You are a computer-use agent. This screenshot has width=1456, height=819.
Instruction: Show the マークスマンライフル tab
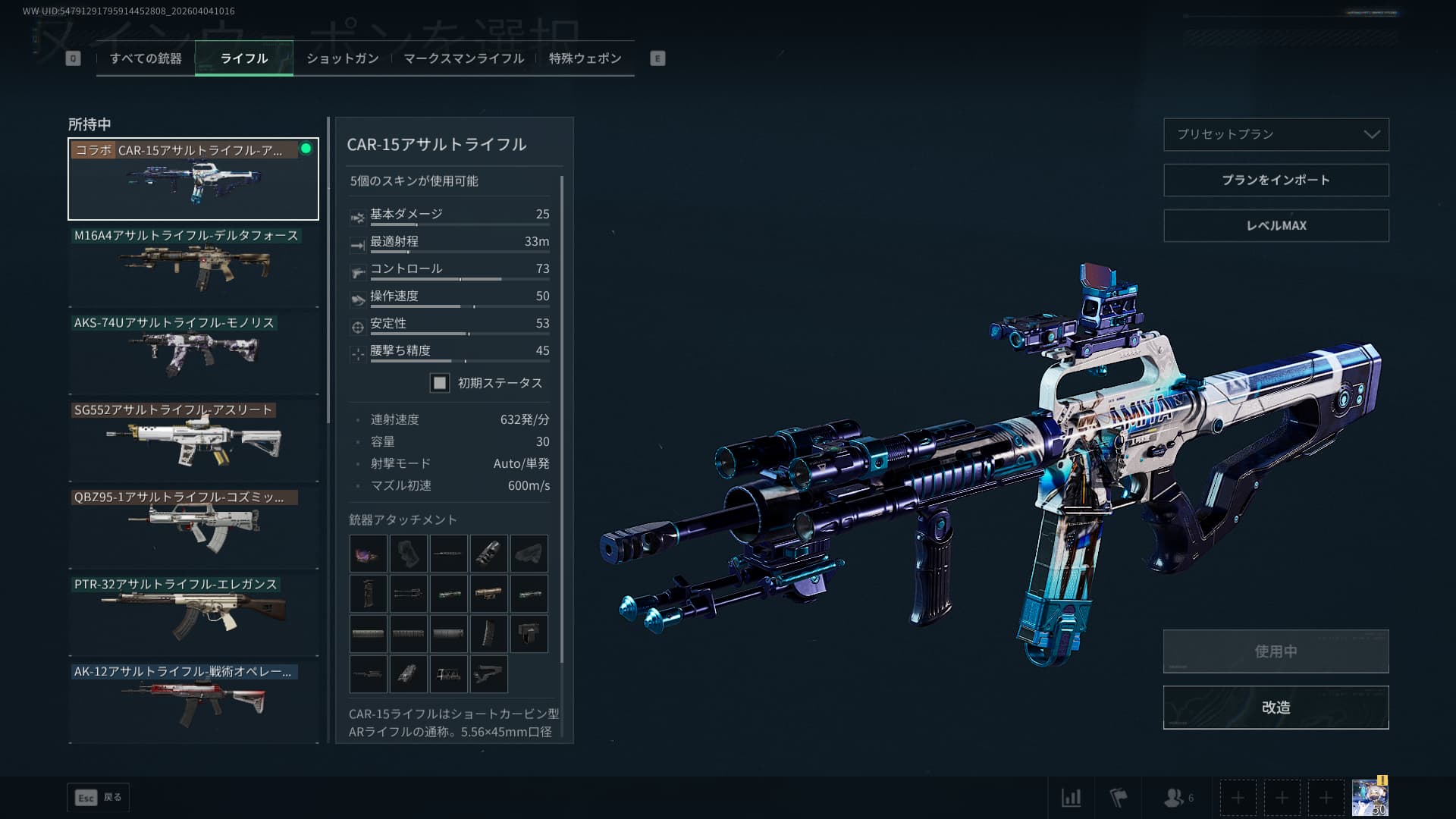tap(463, 58)
